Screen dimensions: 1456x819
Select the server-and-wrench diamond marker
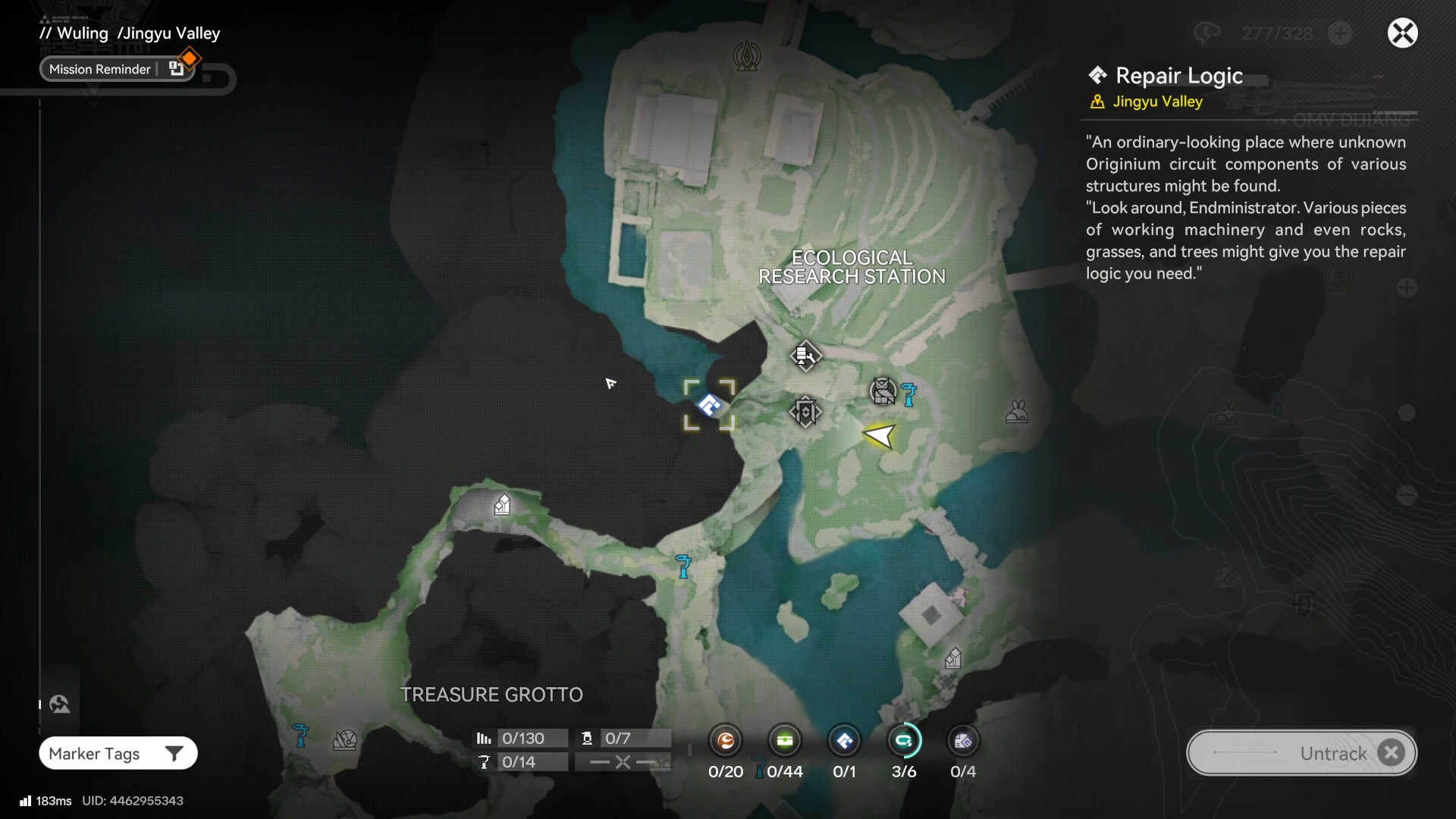click(805, 355)
